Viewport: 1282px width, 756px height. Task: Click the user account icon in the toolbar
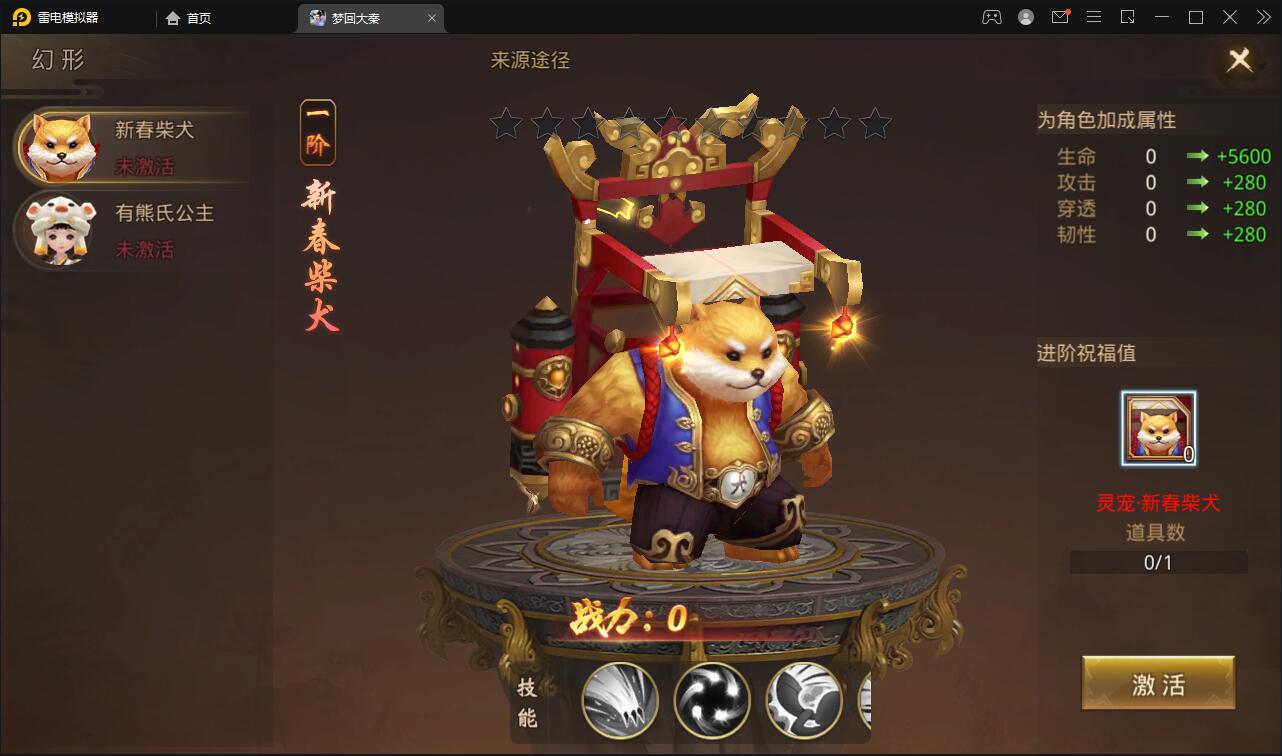coord(1025,17)
